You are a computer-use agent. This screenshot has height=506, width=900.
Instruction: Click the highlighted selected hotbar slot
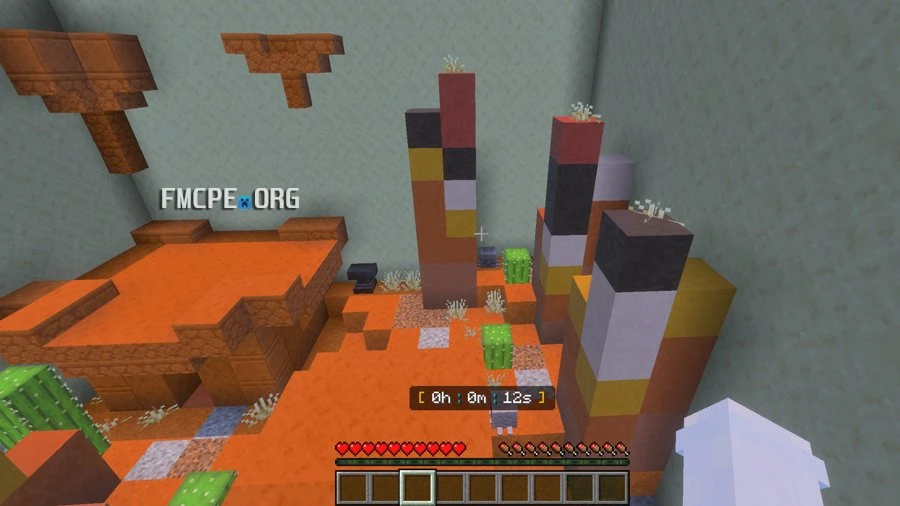coord(418,488)
